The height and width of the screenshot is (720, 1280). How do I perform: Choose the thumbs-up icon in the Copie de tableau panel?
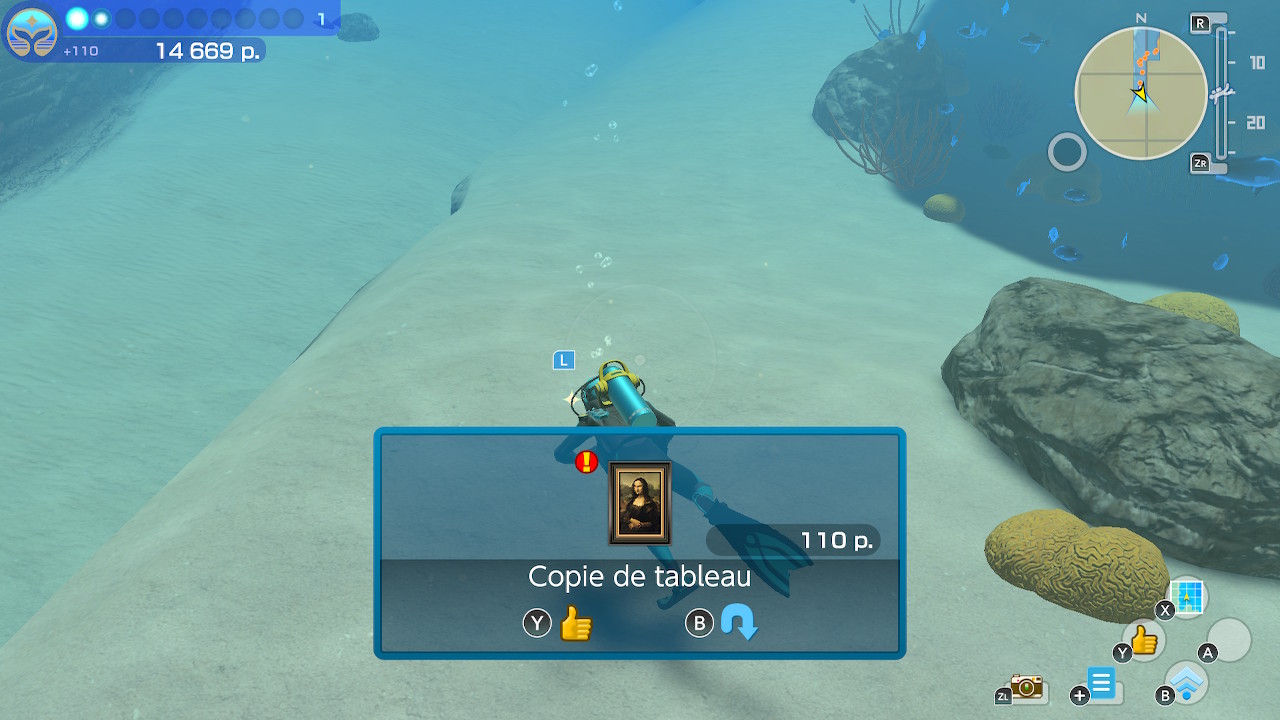576,624
